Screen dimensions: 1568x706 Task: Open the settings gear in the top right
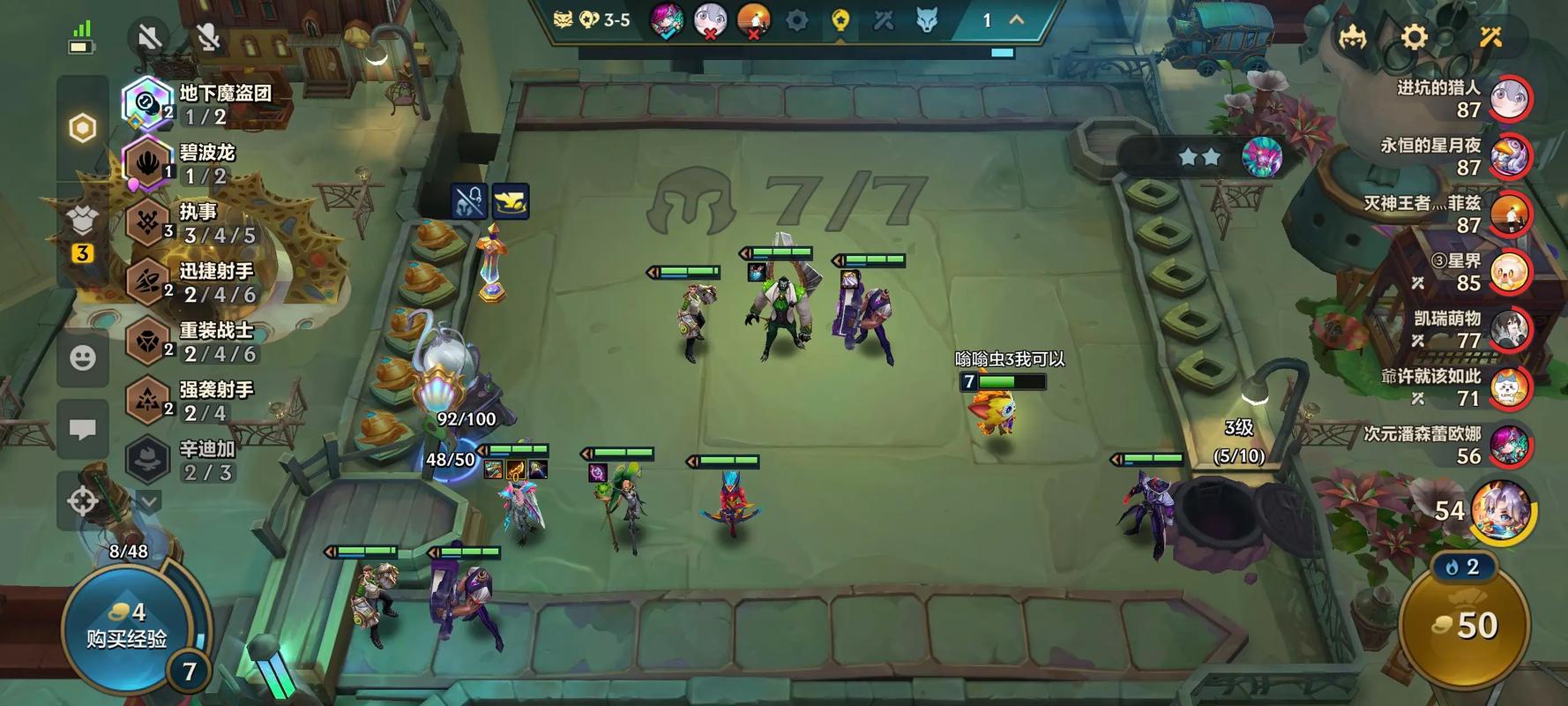point(1414,37)
